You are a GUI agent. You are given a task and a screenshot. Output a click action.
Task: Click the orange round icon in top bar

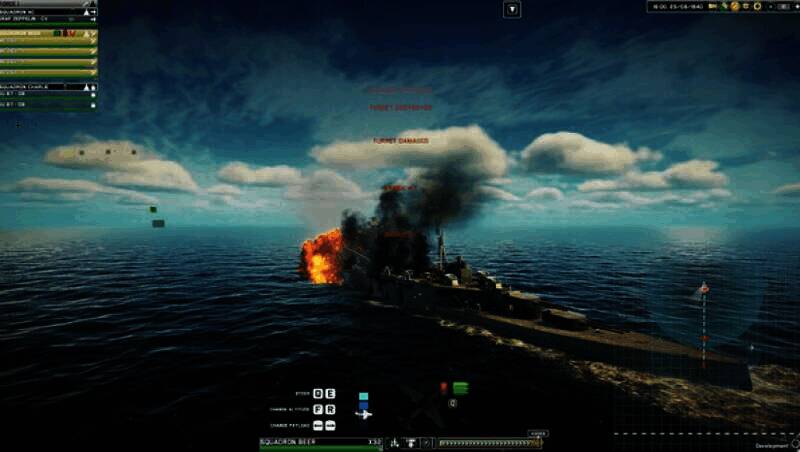pyautogui.click(x=735, y=6)
